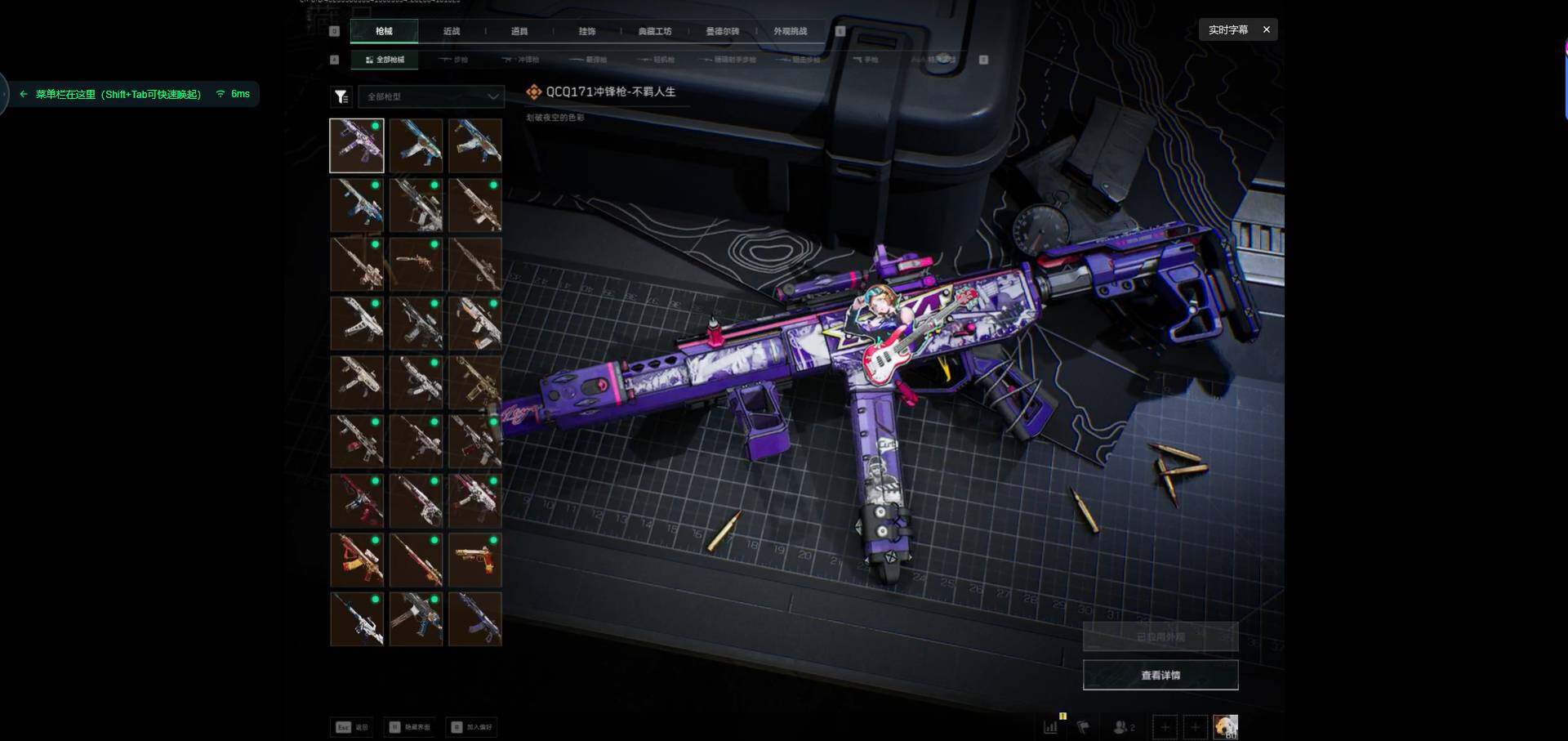The height and width of the screenshot is (741, 1568).
Task: Choose the 全部枪械 all-firearms filter
Action: click(385, 60)
